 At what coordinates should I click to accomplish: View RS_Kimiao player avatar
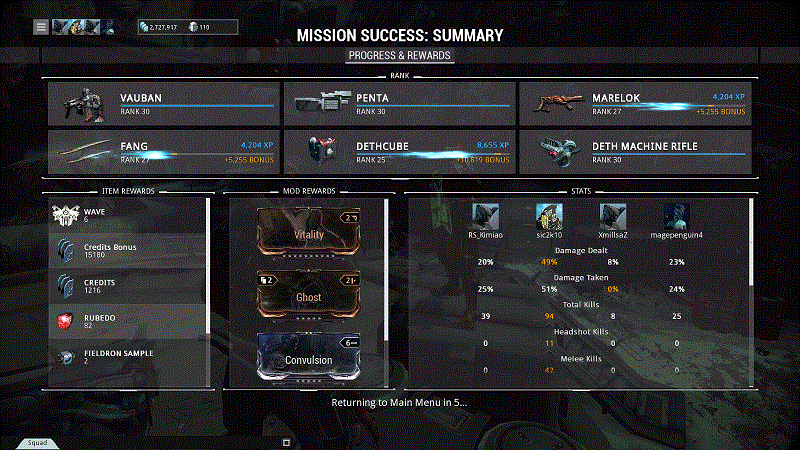[x=487, y=217]
